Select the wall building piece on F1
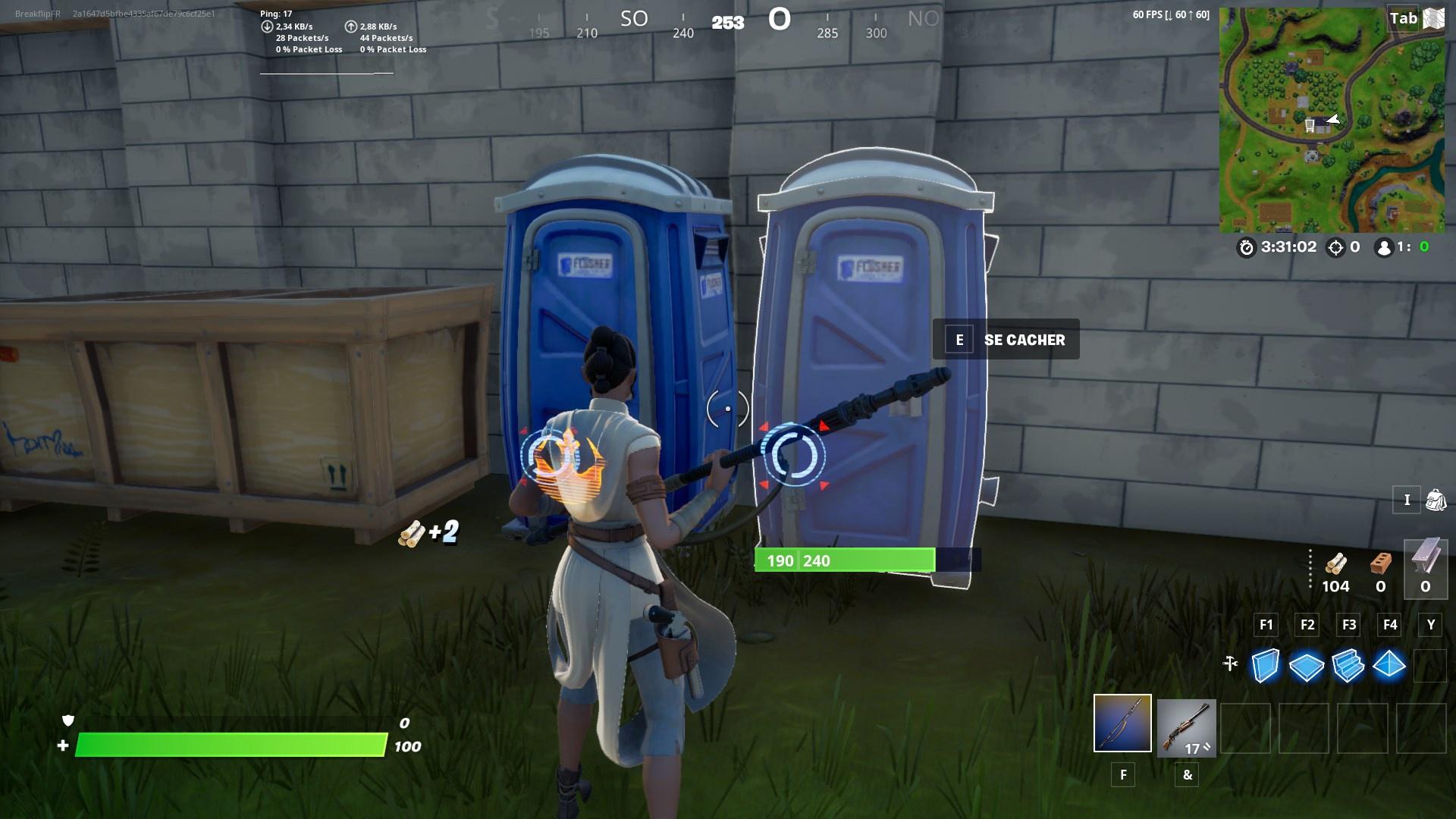The height and width of the screenshot is (819, 1456). point(1265,667)
